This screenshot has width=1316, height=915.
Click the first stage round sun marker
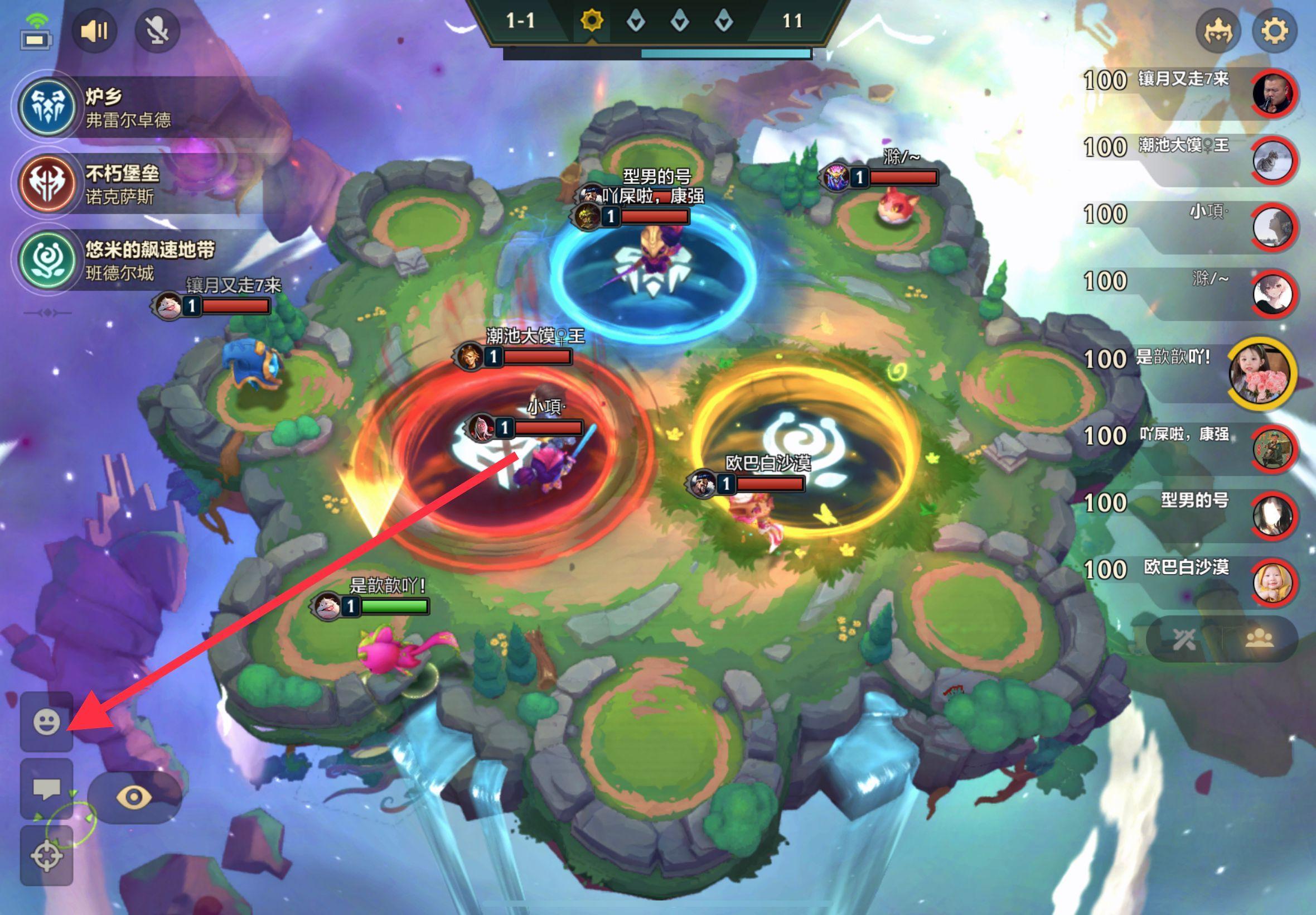coord(591,22)
